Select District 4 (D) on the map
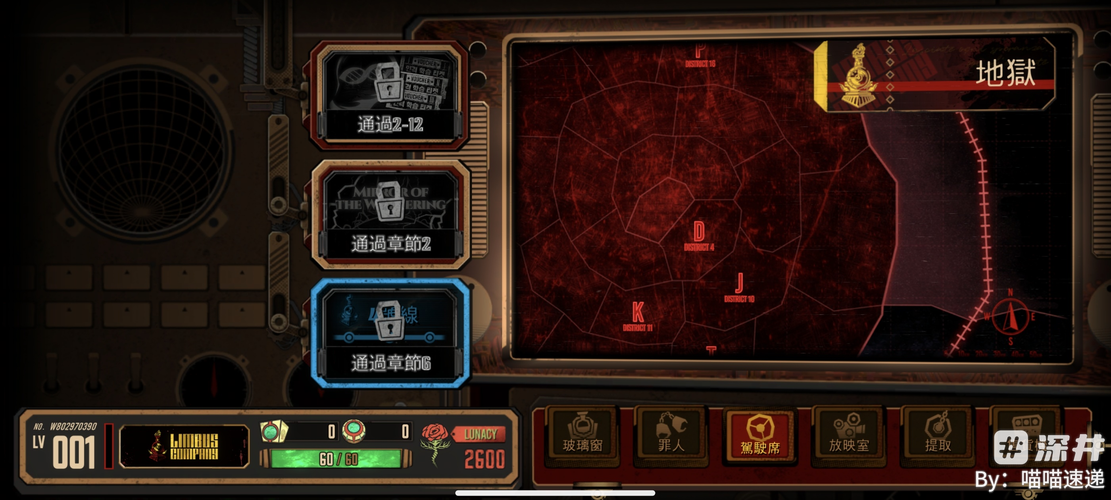 (698, 236)
